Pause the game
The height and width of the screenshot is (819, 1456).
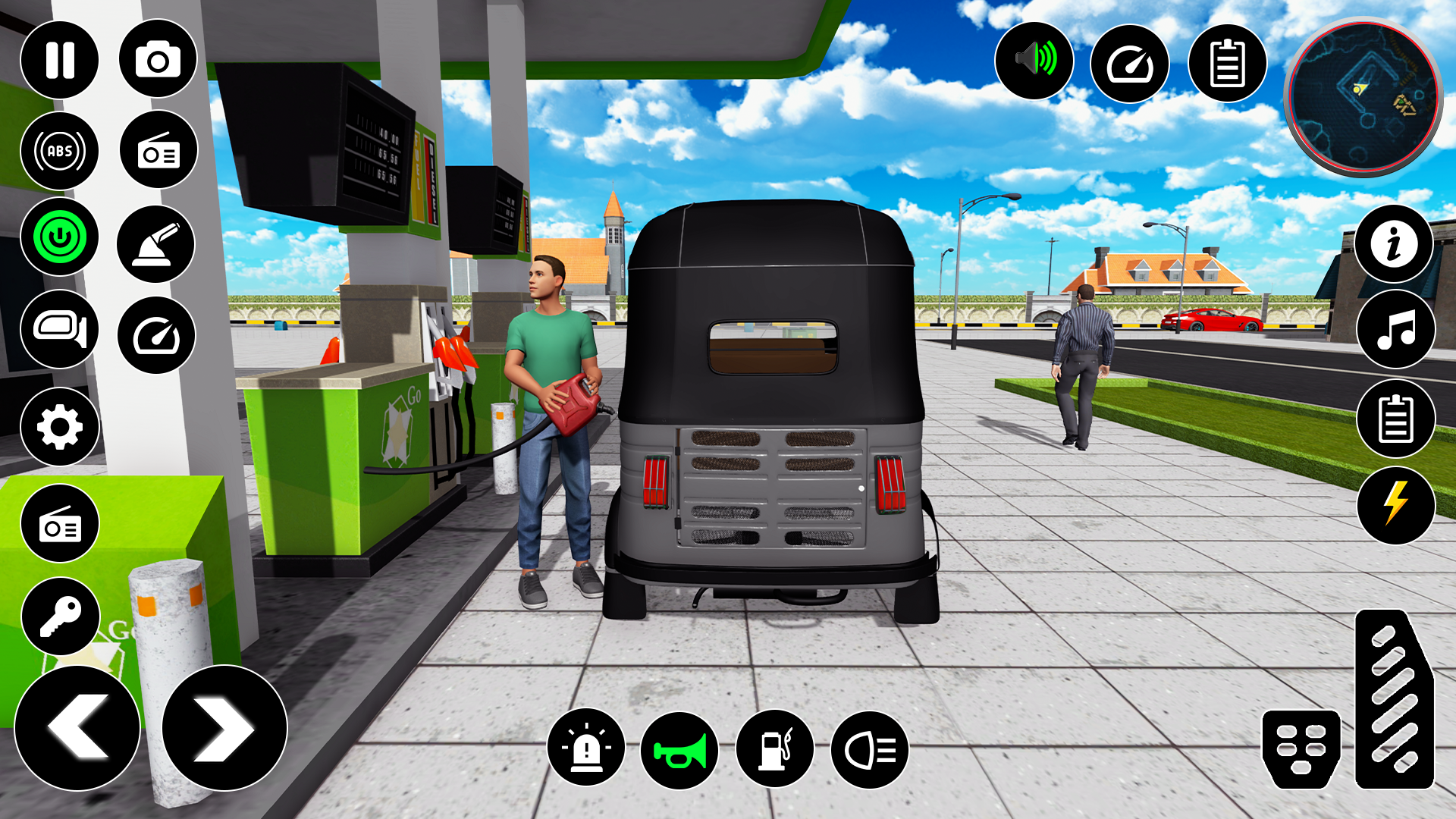tap(60, 60)
